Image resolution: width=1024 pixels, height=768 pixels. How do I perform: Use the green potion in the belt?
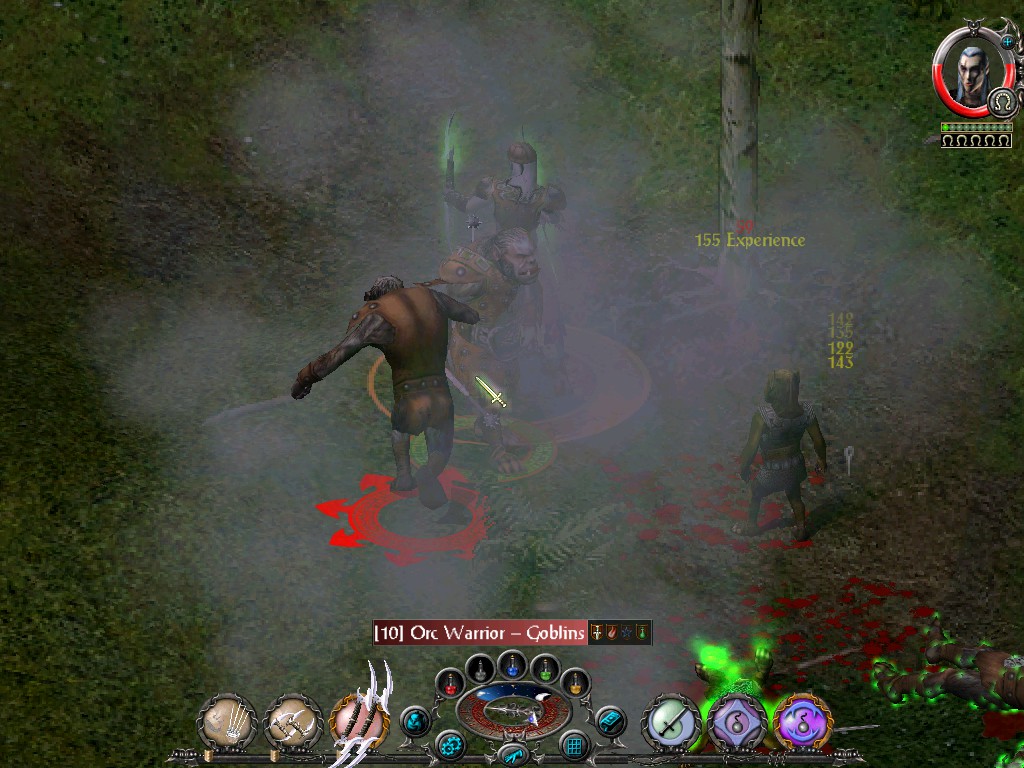pyautogui.click(x=544, y=669)
